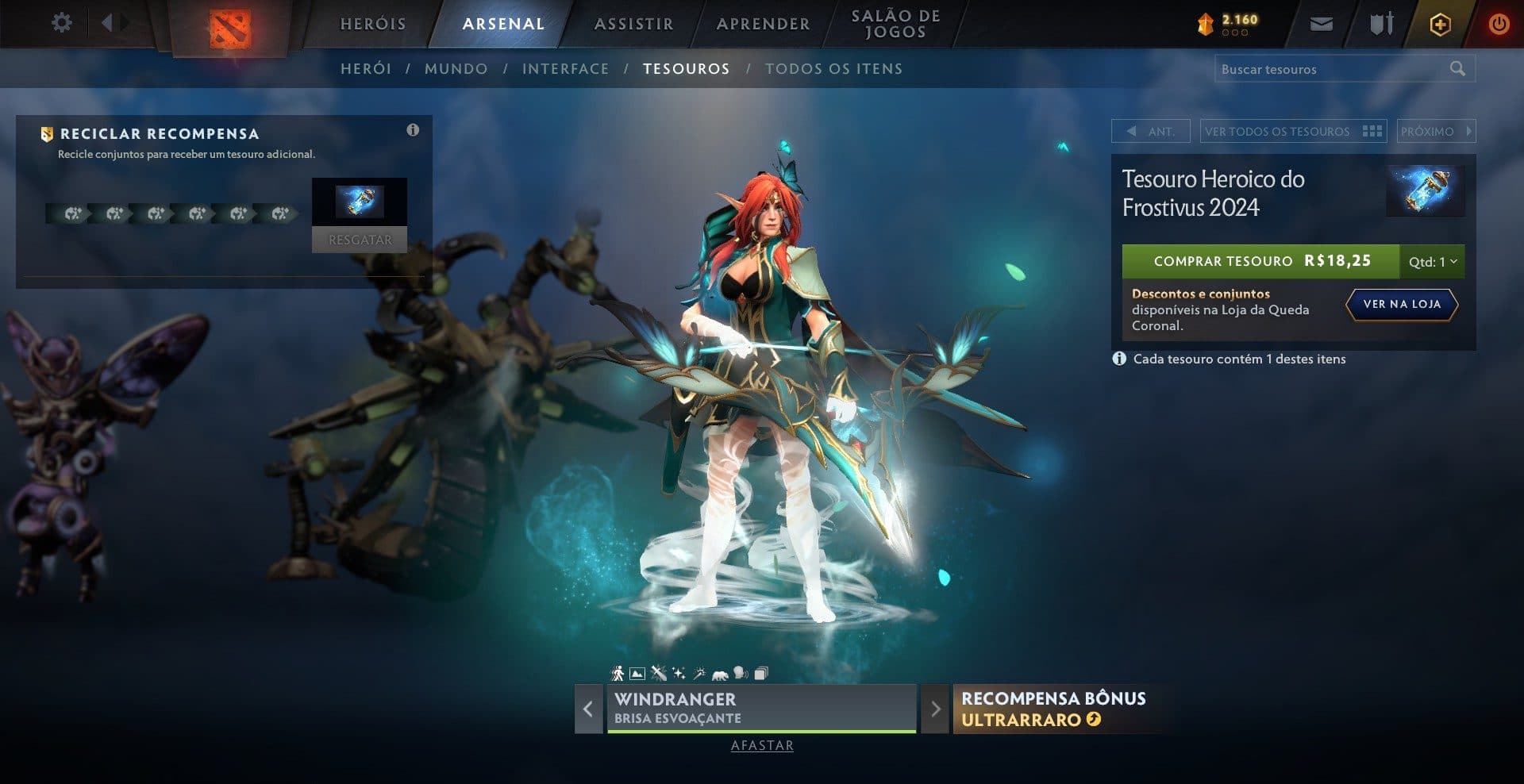This screenshot has width=1524, height=784.
Task: Click PRÓXIMO arrow to next treasure
Action: point(1437,131)
